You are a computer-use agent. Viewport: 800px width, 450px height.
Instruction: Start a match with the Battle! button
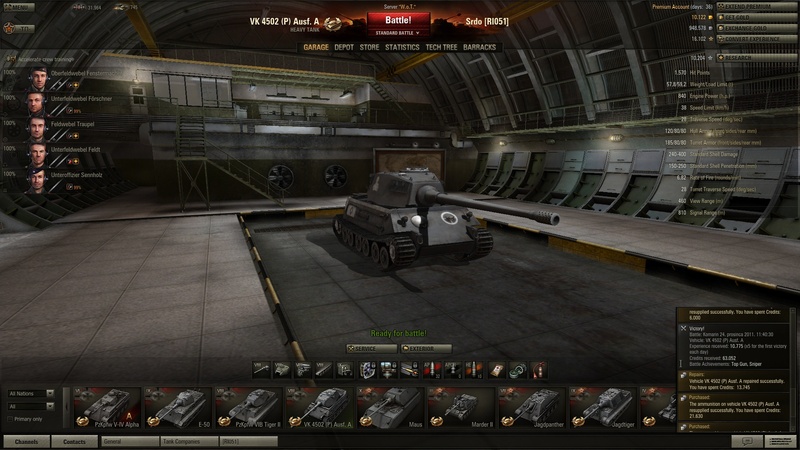point(401,19)
